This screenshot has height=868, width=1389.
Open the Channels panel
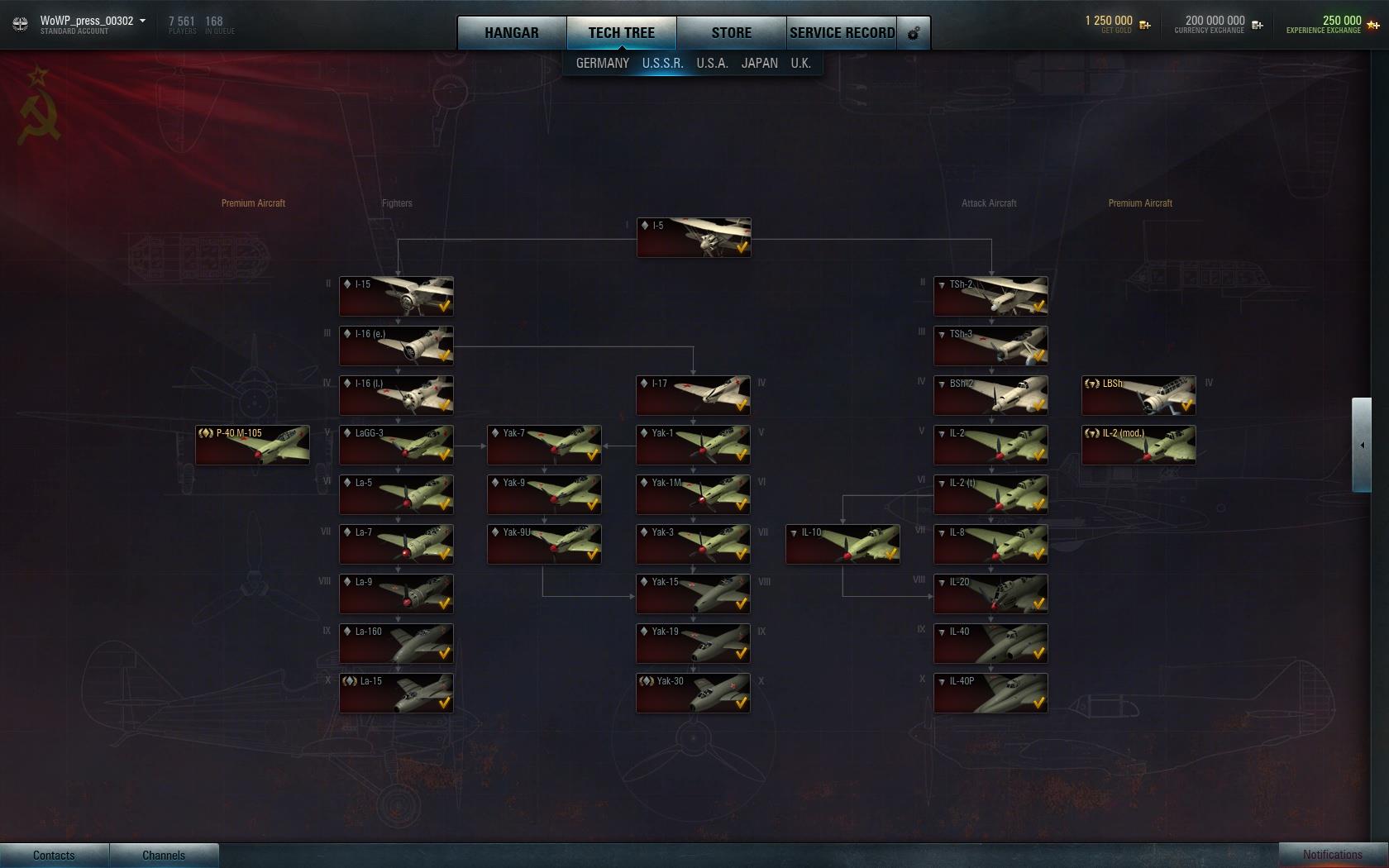(164, 856)
